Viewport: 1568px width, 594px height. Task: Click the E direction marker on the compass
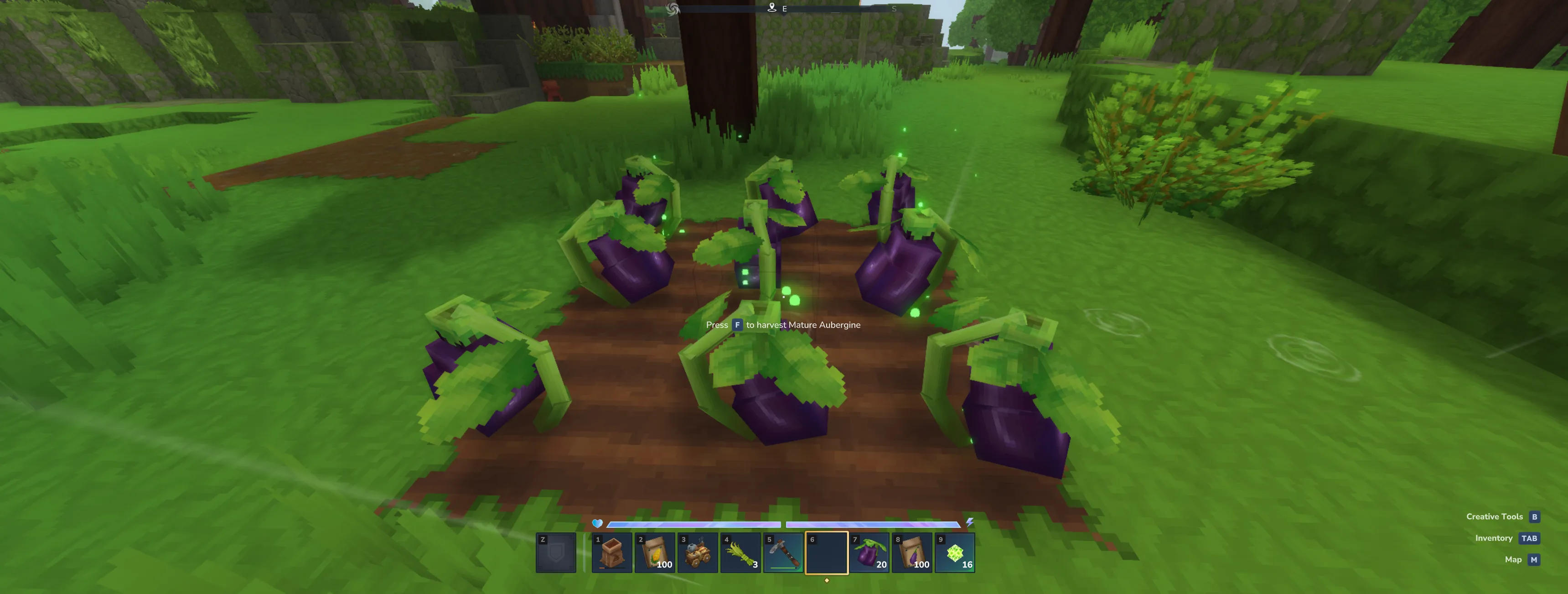click(x=784, y=9)
